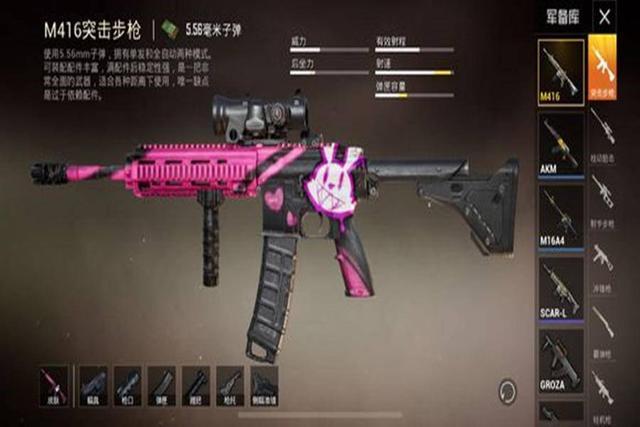Switch to the shotgun category

point(603,322)
